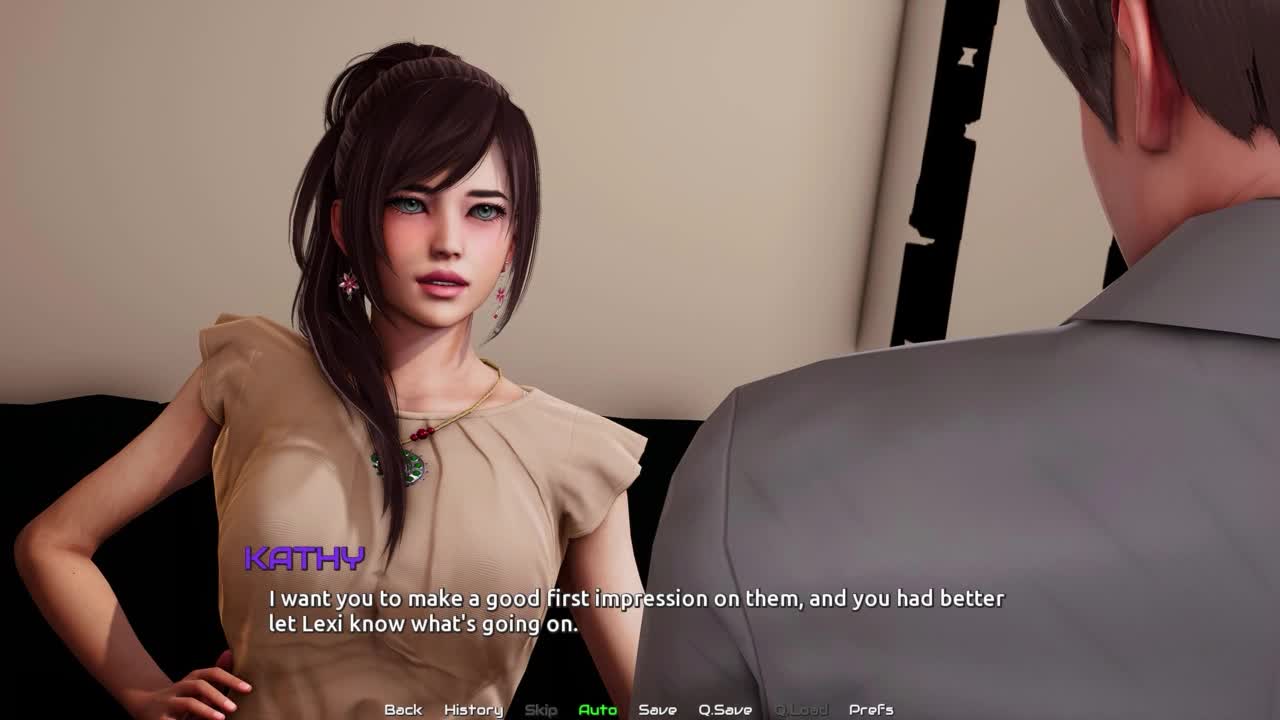The height and width of the screenshot is (720, 1280).
Task: Open the Save game menu
Action: [x=657, y=710]
